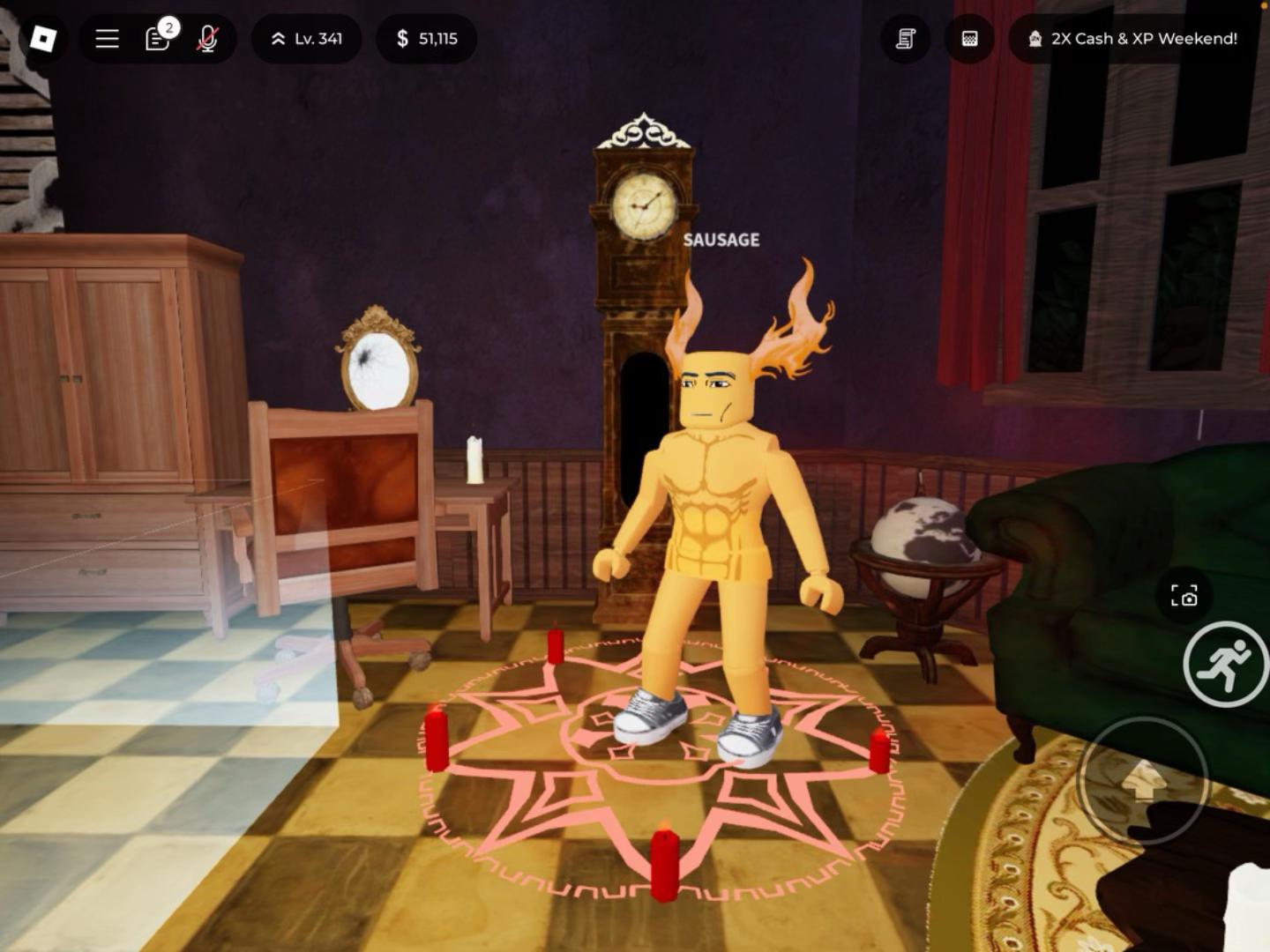Open the scroll list icon
This screenshot has height=952, width=1270.
[906, 39]
